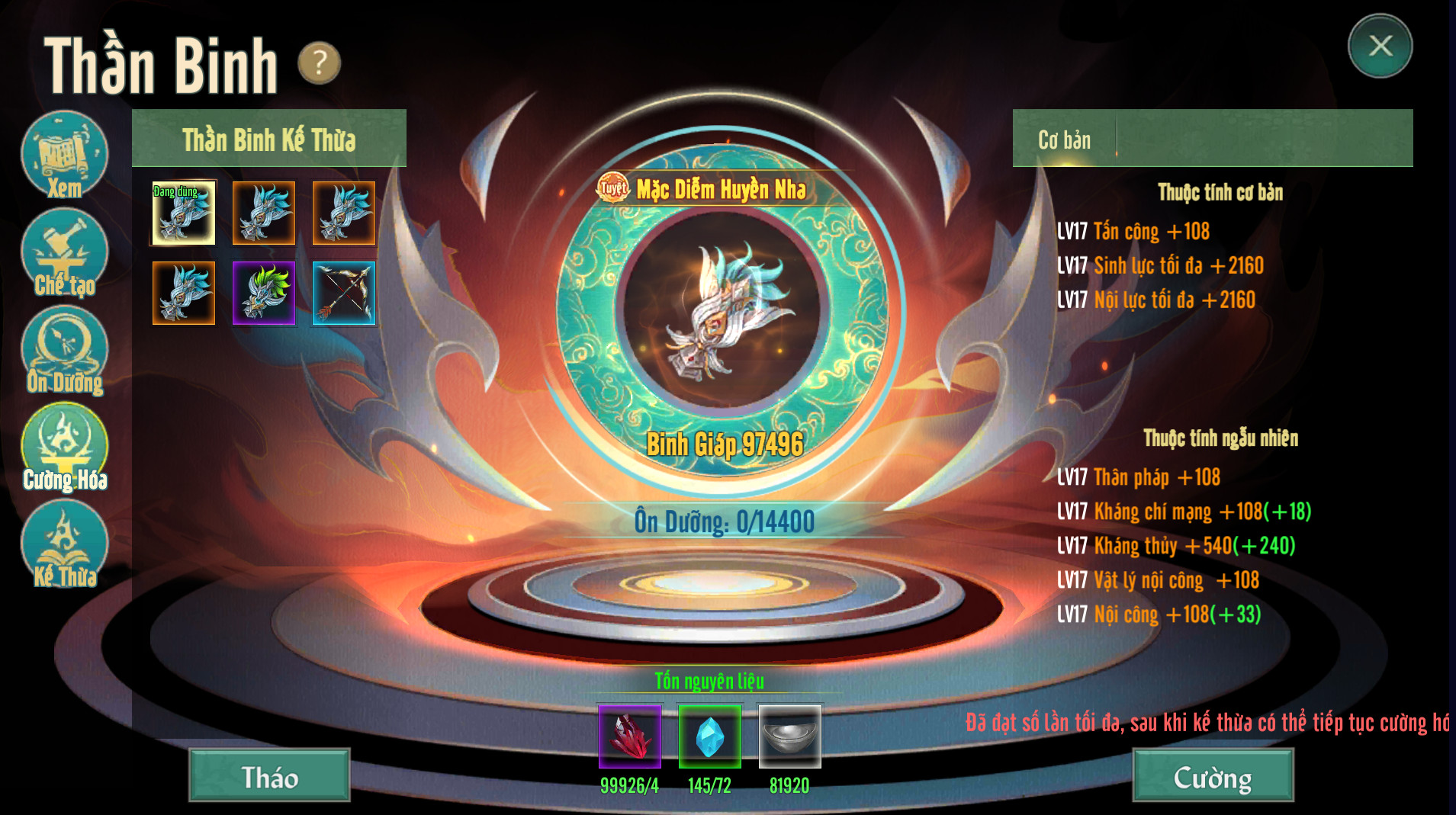Close the Thần Binh window
Screen dimensions: 1456x815
click(1380, 46)
